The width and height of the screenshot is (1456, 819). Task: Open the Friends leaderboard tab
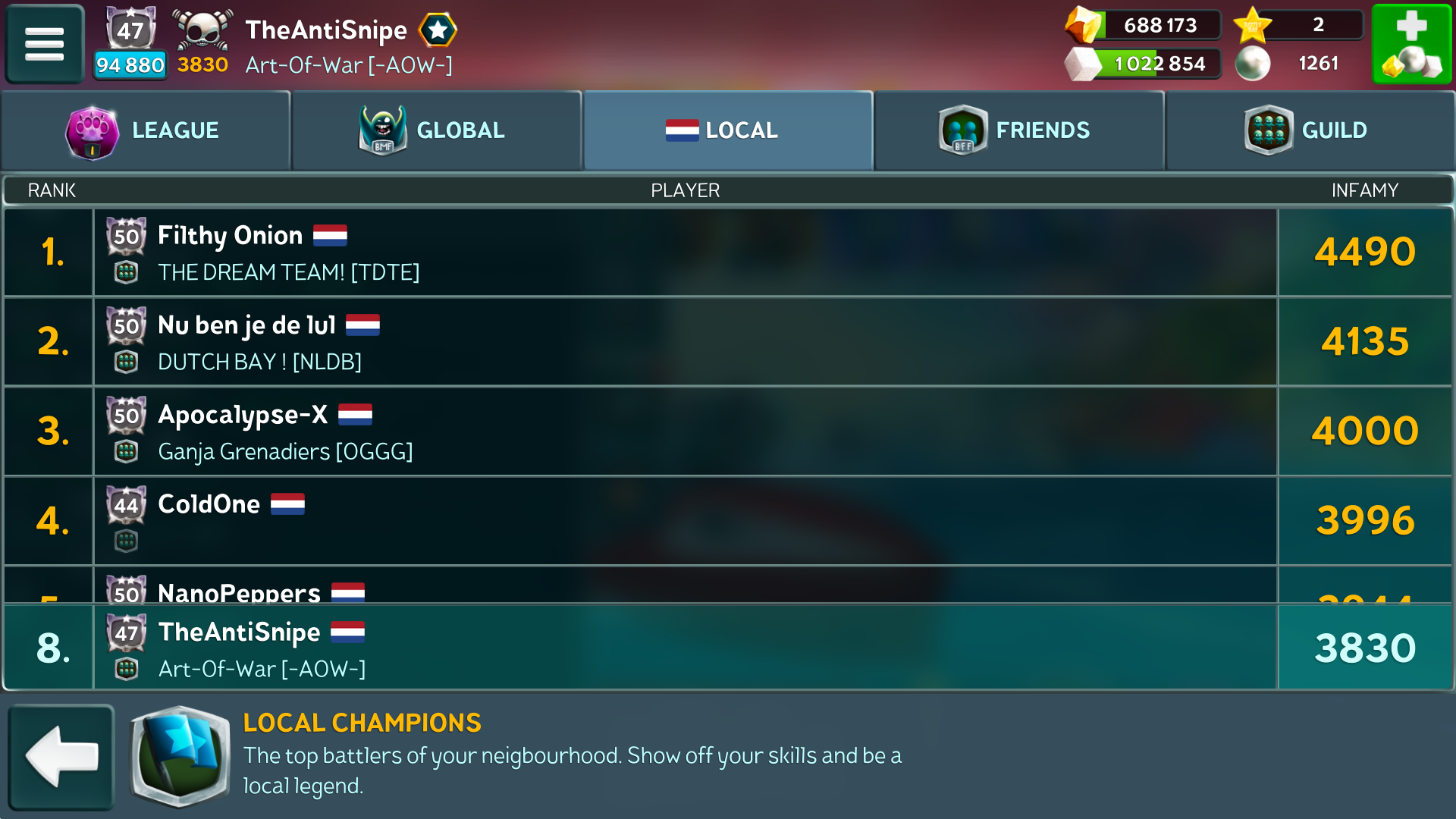1018,130
